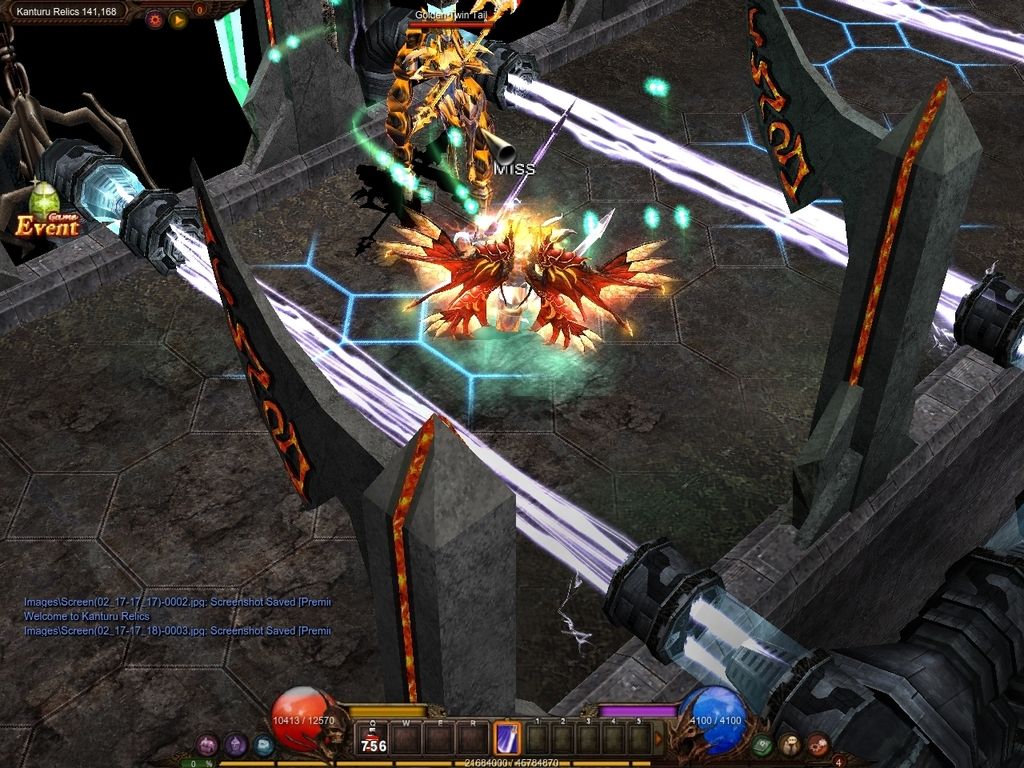This screenshot has height=768, width=1024.
Task: Expand the skill bar with the orange arrow
Action: pyautogui.click(x=658, y=739)
